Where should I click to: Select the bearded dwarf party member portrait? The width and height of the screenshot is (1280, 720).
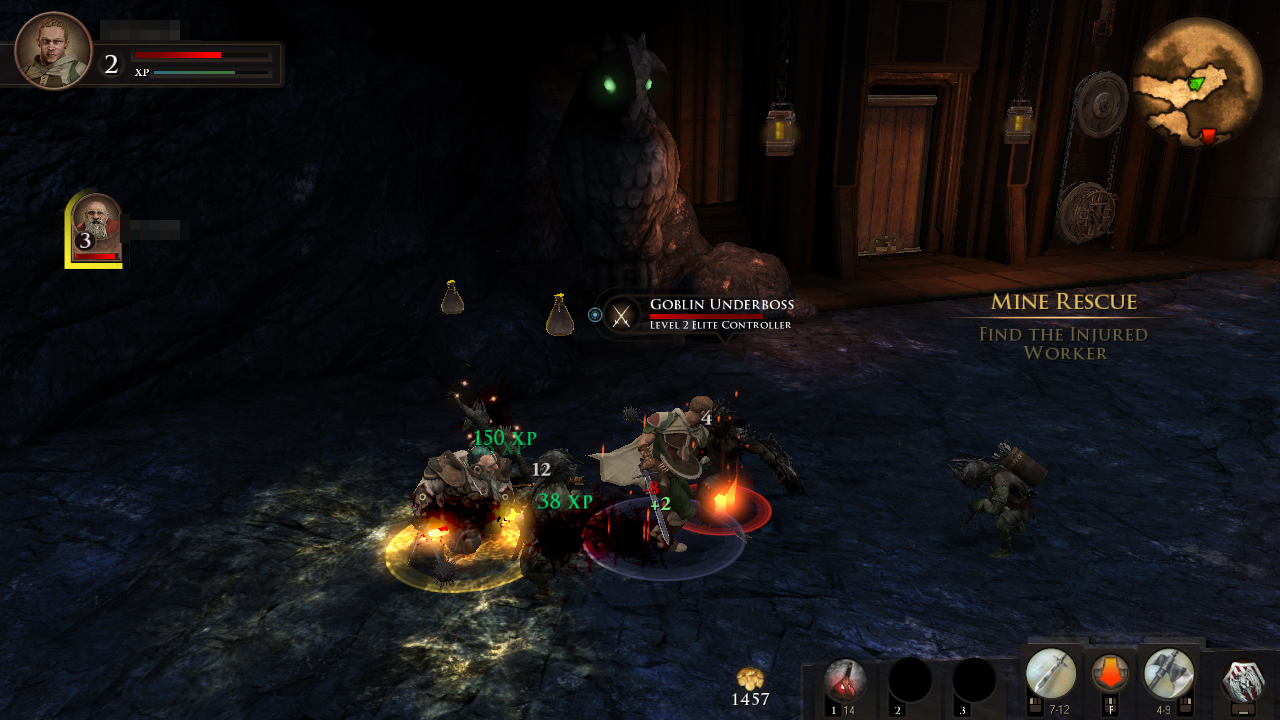tap(97, 230)
